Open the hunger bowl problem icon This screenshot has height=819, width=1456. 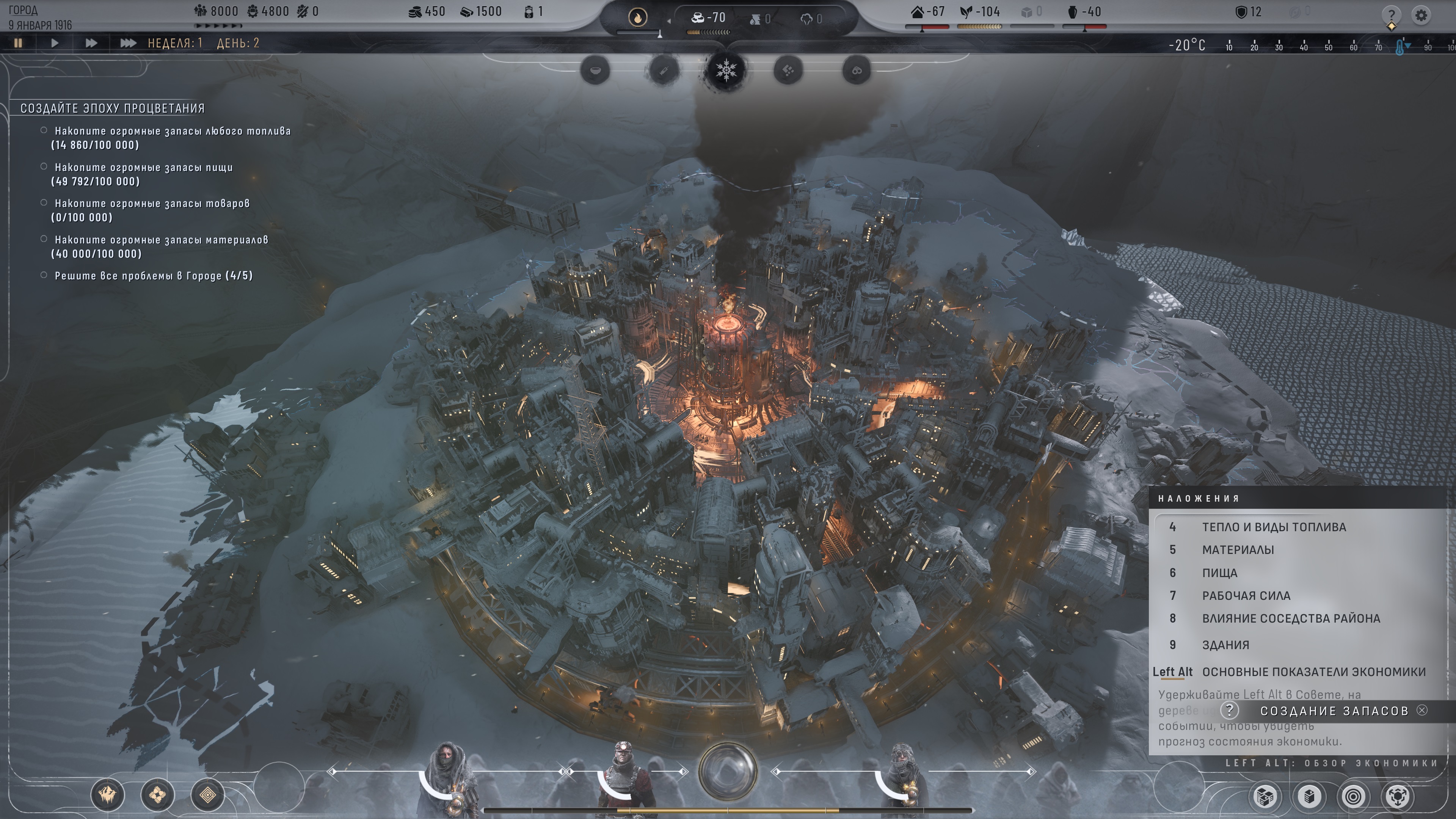(595, 71)
